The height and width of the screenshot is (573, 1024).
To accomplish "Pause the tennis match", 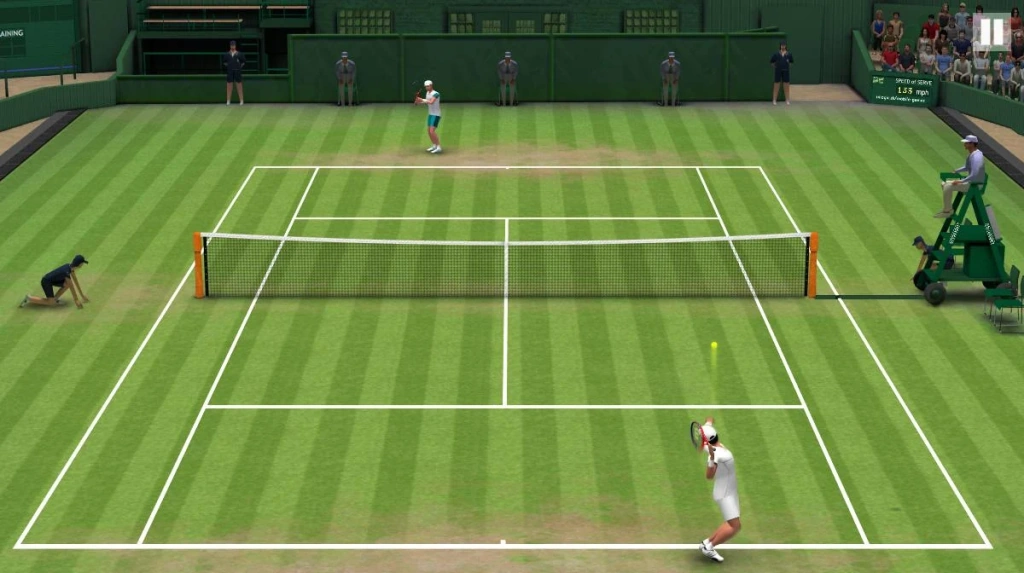I will click(989, 31).
